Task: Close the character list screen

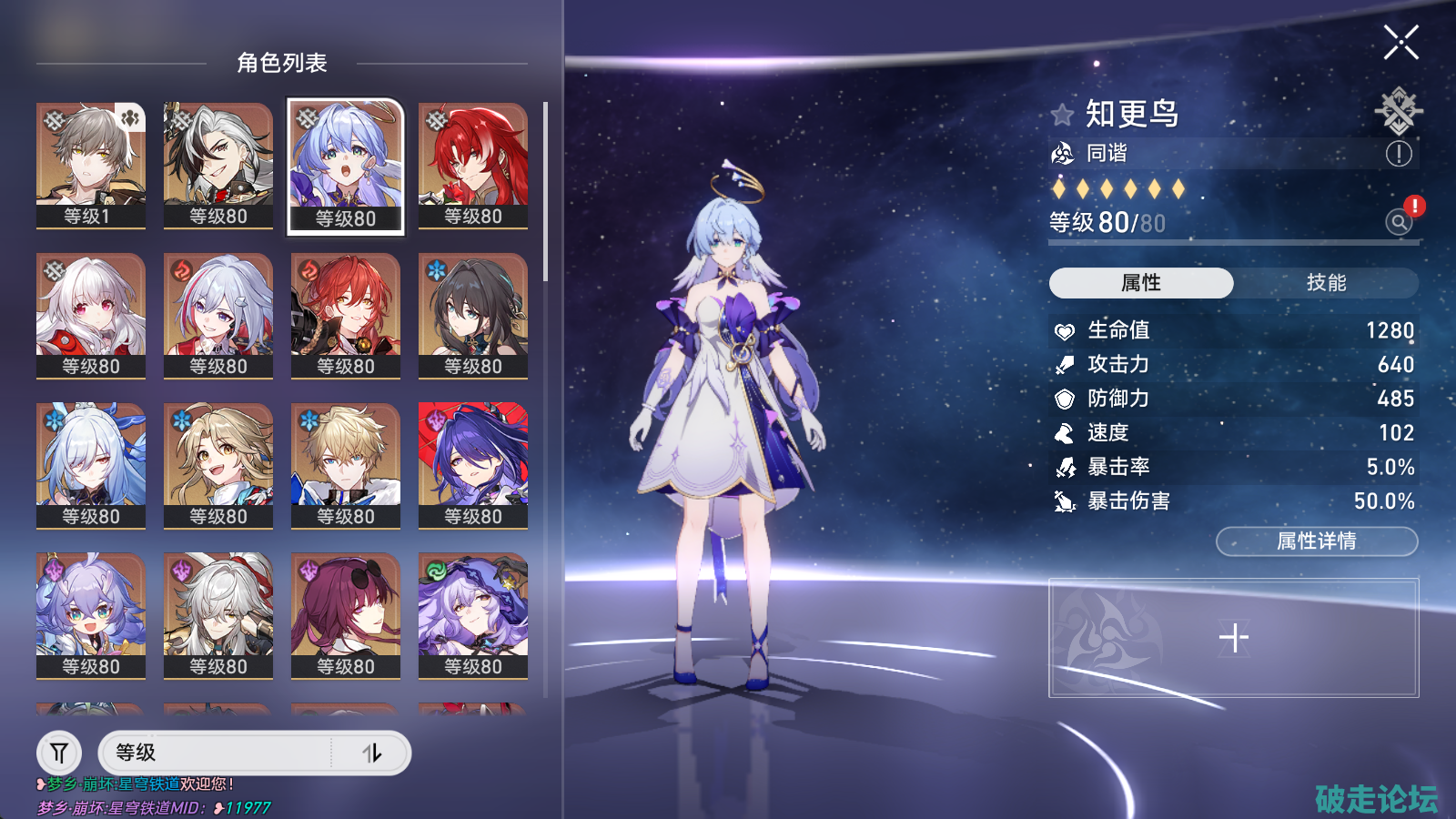Action: 1400,43
